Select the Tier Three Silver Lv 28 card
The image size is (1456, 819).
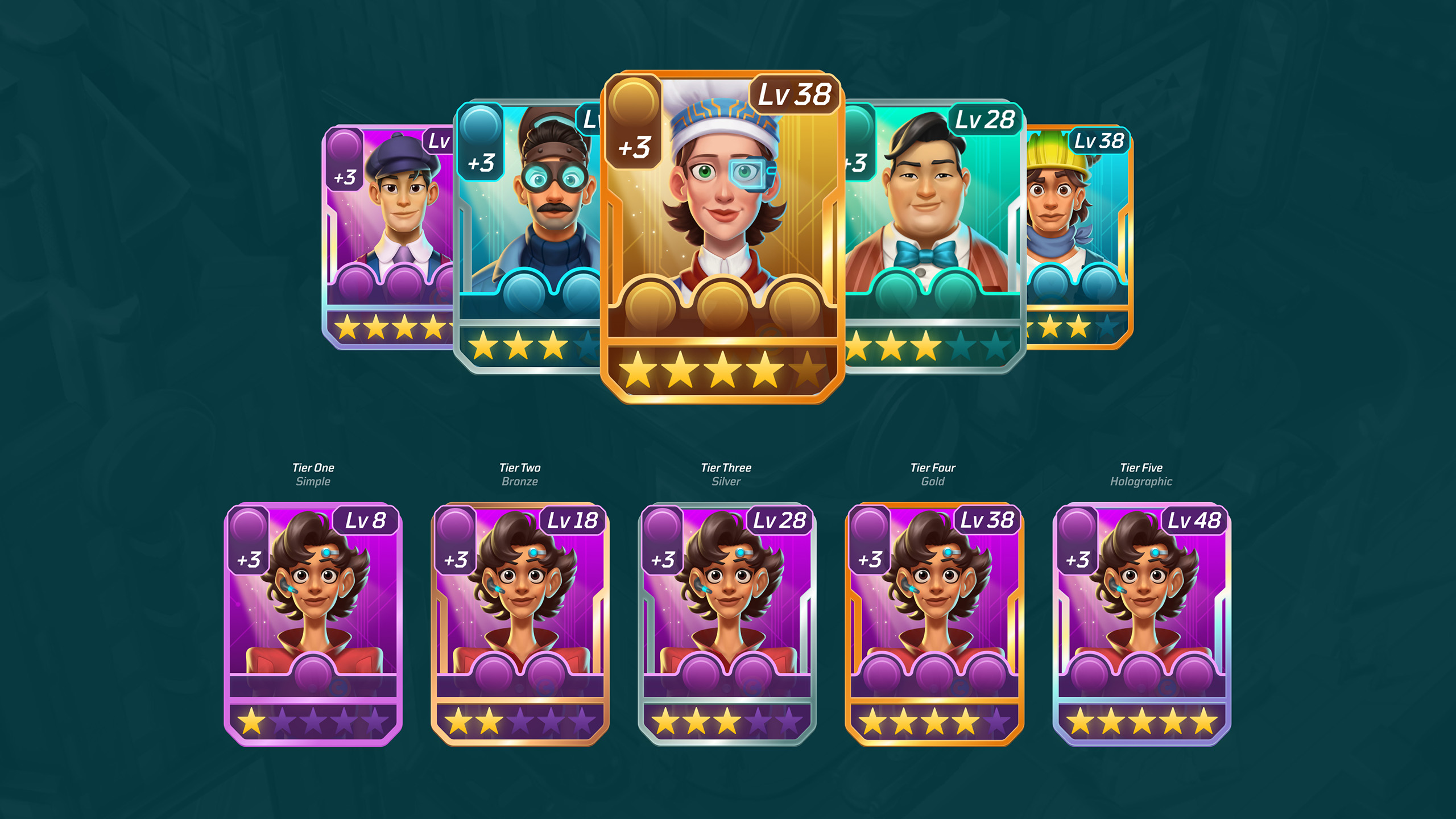click(x=727, y=624)
